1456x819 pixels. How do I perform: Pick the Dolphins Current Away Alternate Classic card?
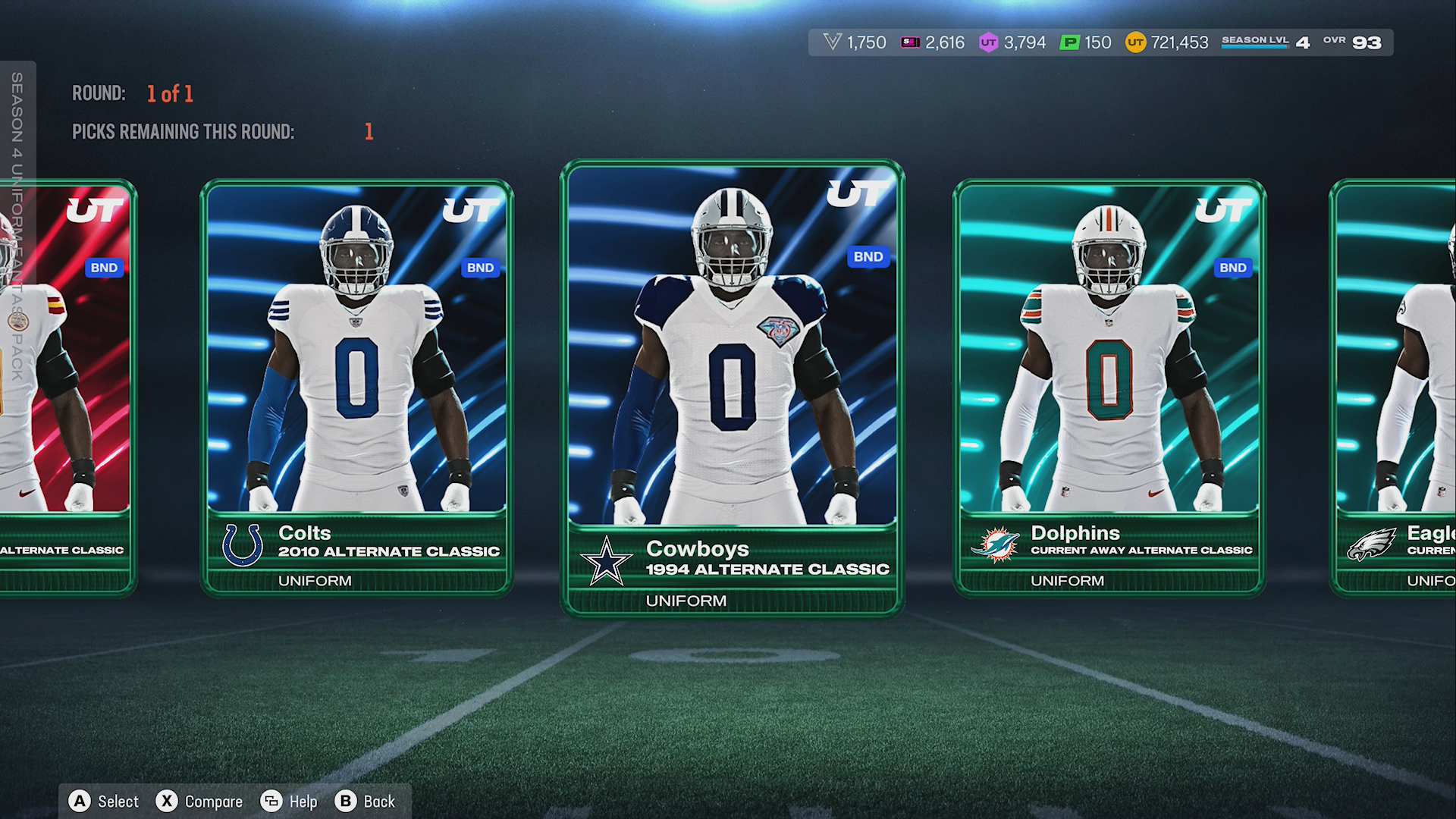[1109, 387]
